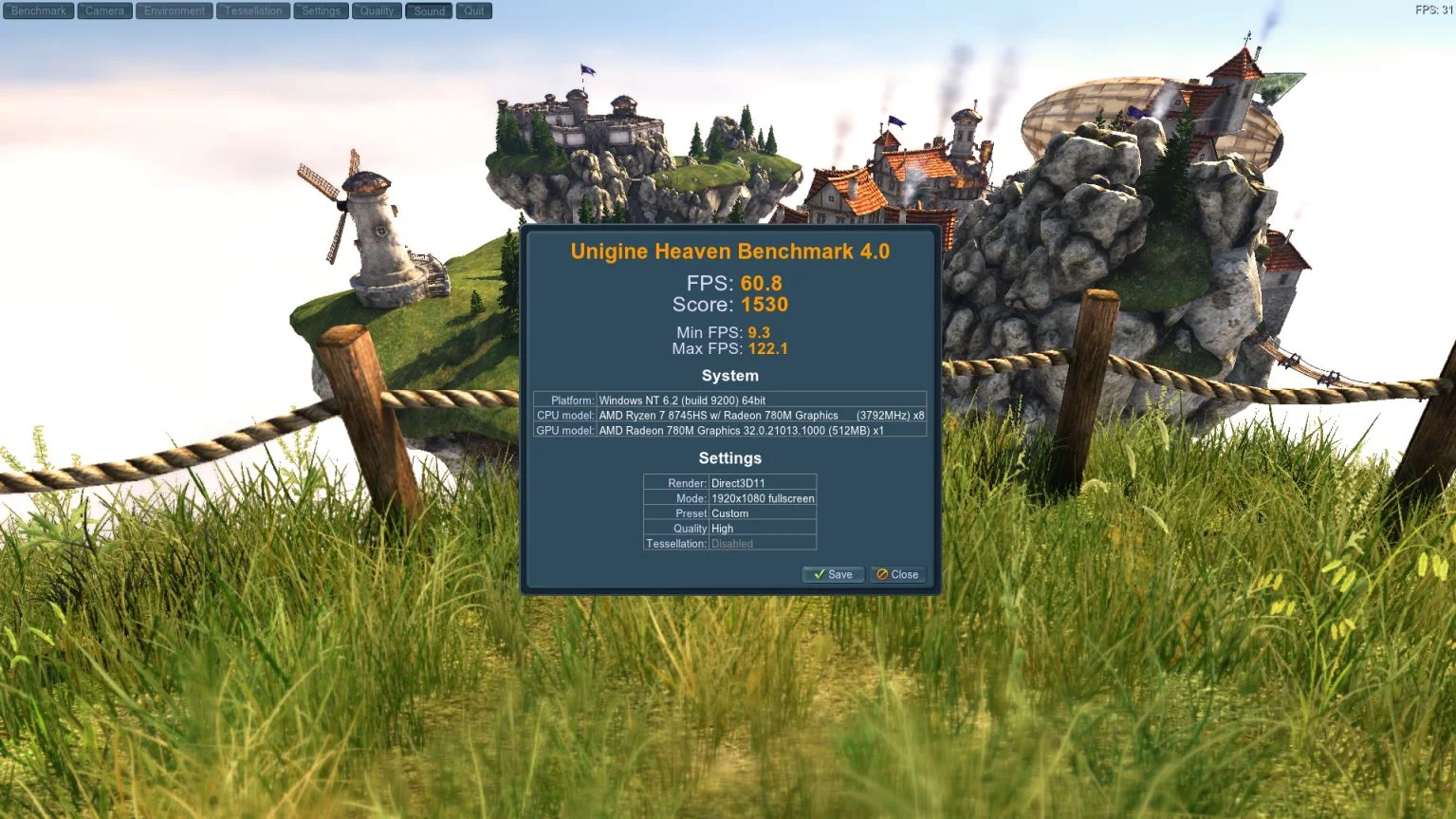1456x819 pixels.
Task: Close the results dialog
Action: pyautogui.click(x=897, y=574)
